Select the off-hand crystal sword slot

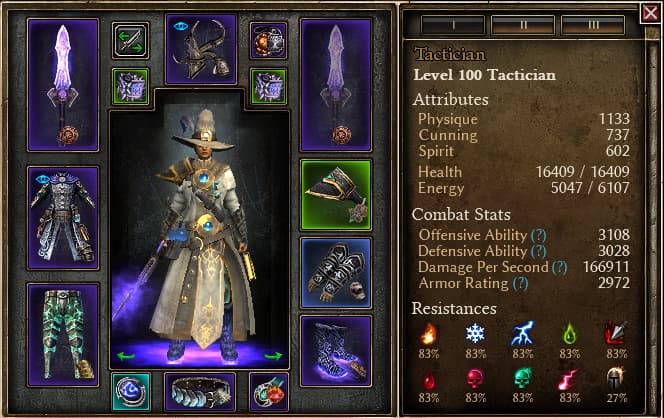(335, 84)
